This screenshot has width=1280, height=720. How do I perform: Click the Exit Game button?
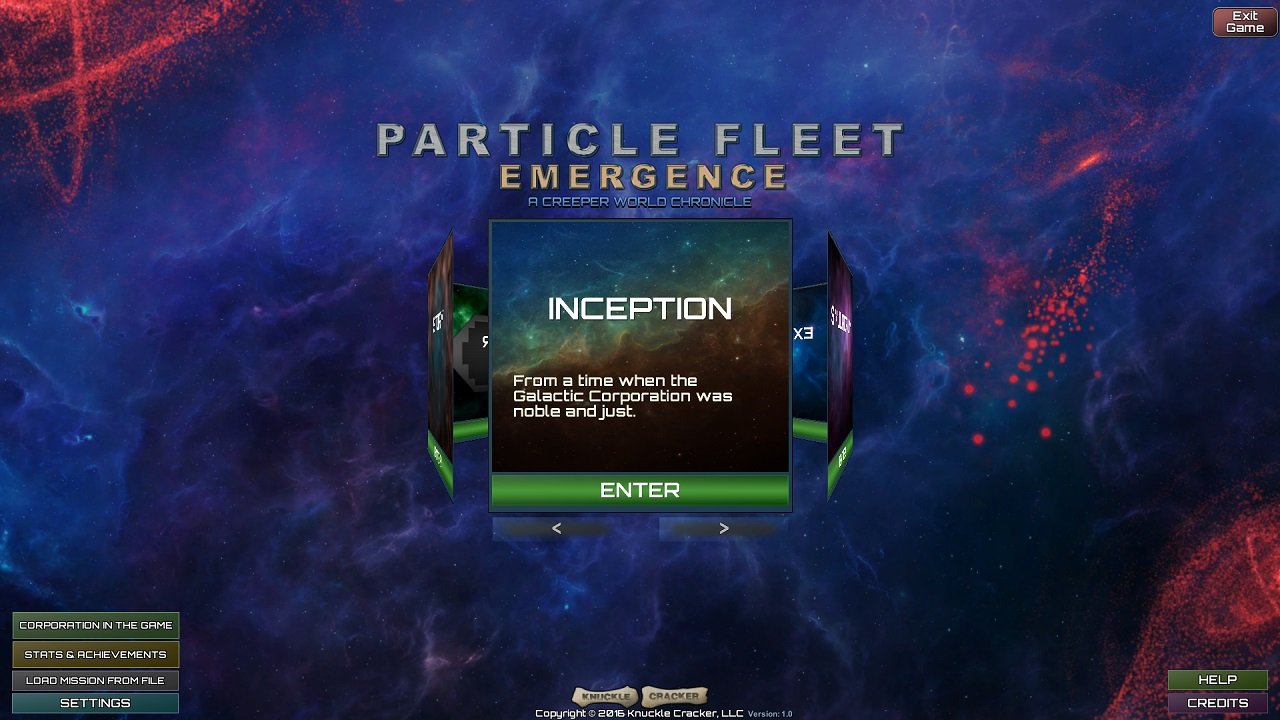[1244, 22]
